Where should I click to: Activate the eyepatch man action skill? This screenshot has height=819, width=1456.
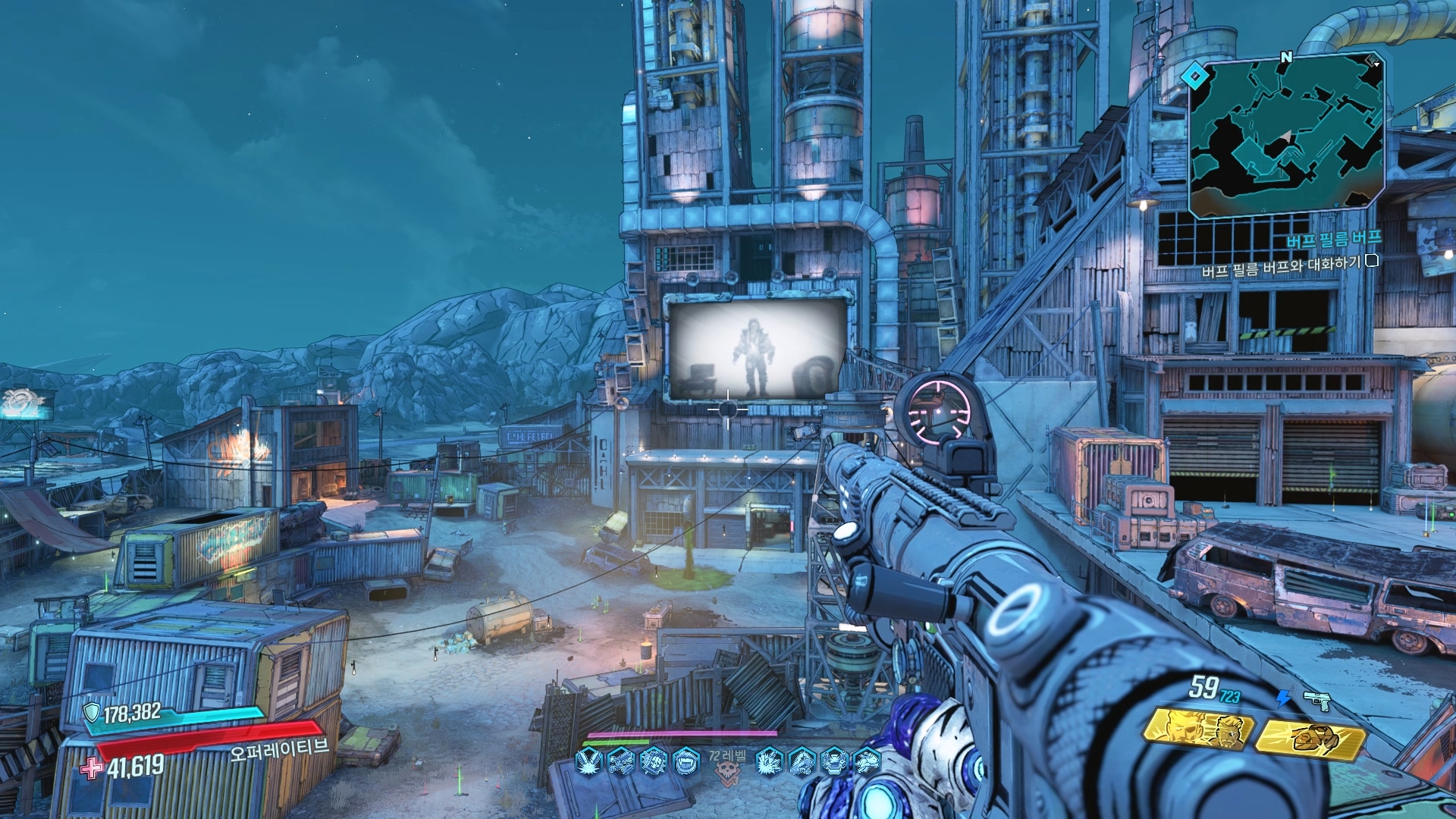tap(1199, 730)
